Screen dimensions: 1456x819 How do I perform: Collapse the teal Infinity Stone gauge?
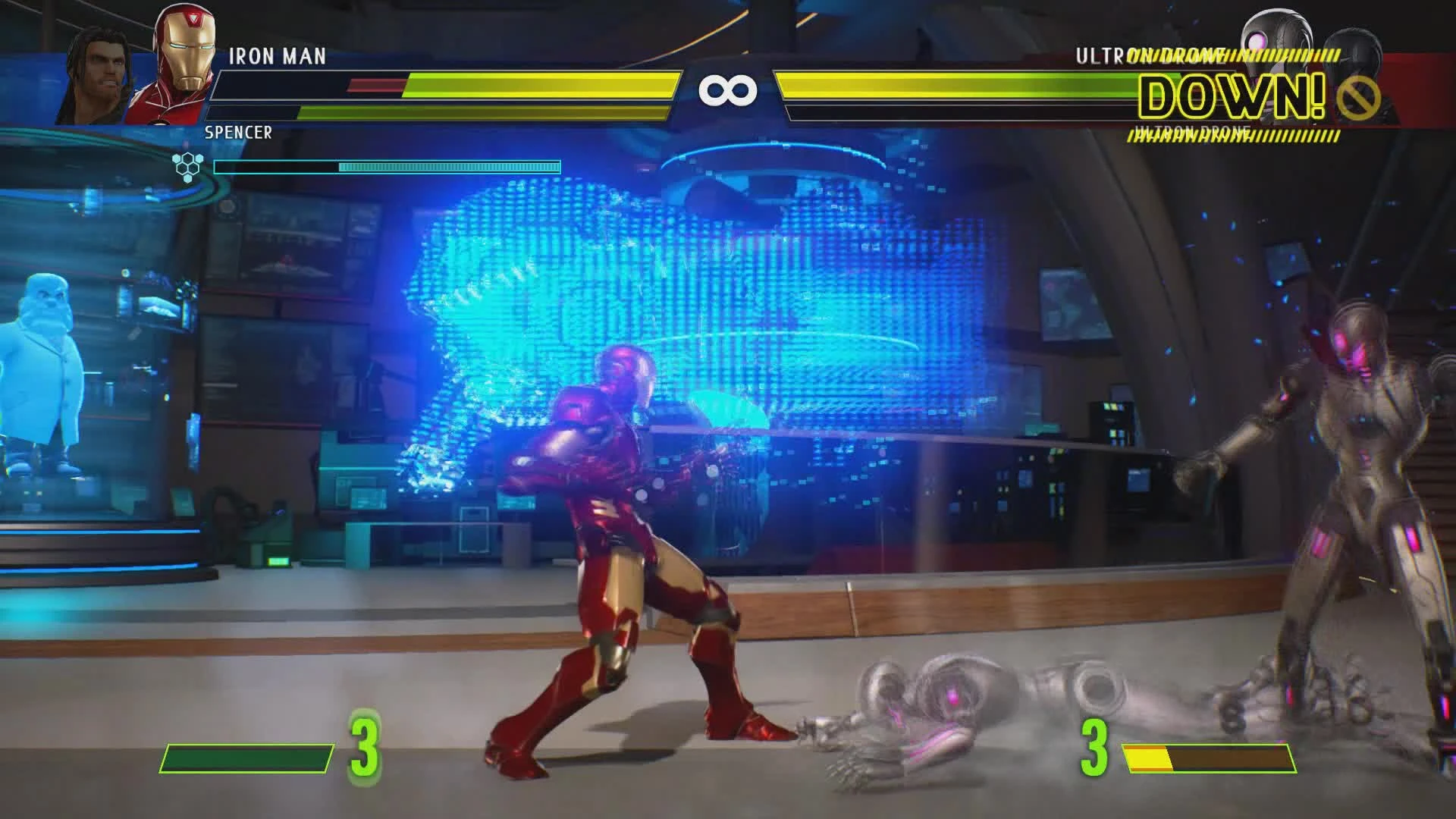coord(387,166)
